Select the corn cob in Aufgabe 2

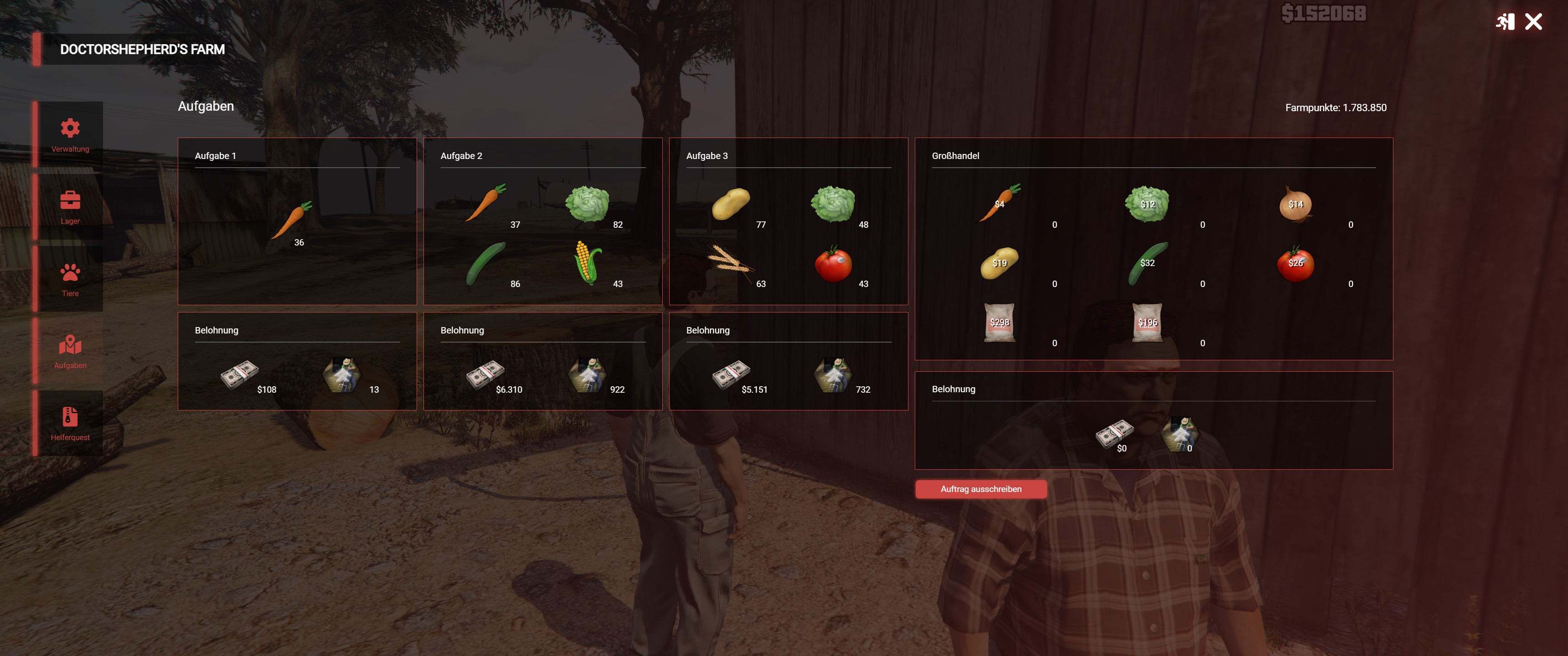[x=588, y=262]
